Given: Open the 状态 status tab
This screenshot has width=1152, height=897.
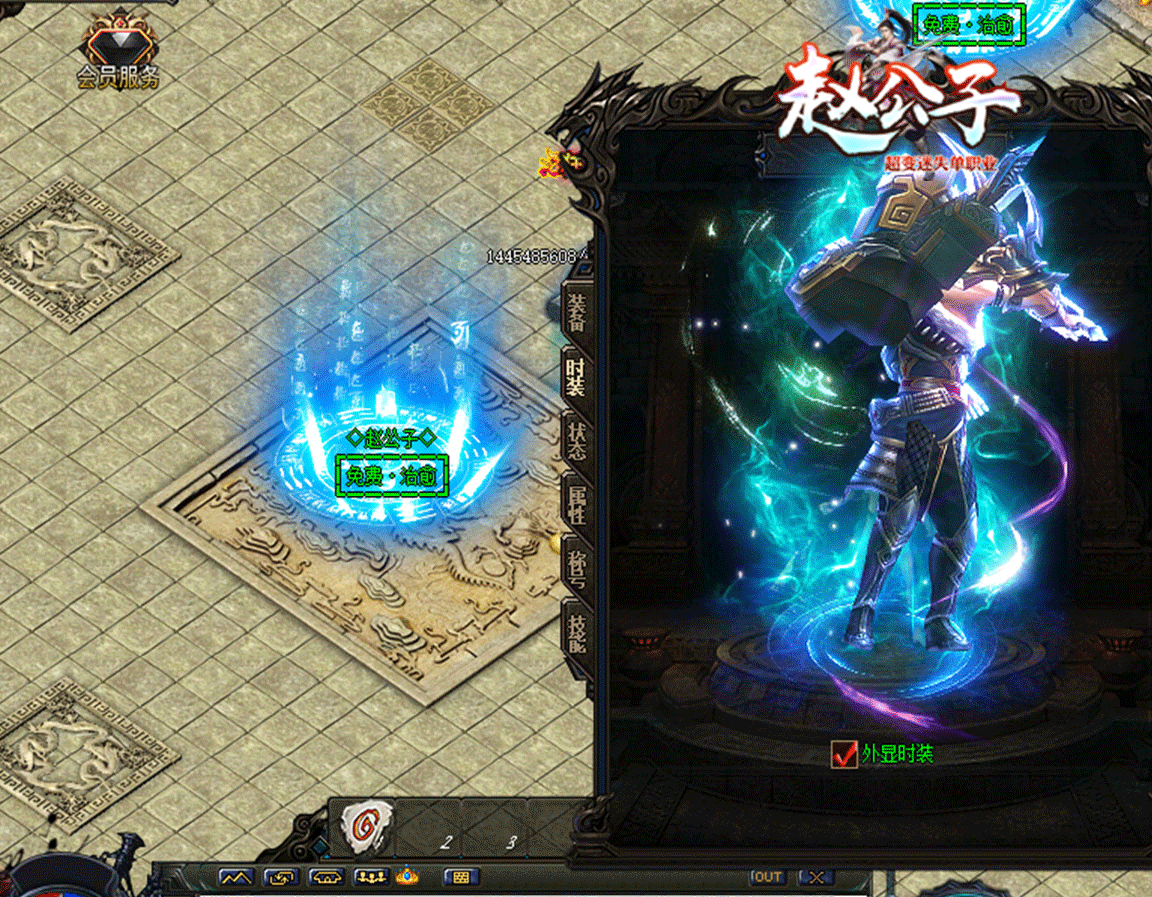Looking at the screenshot, I should pyautogui.click(x=578, y=440).
